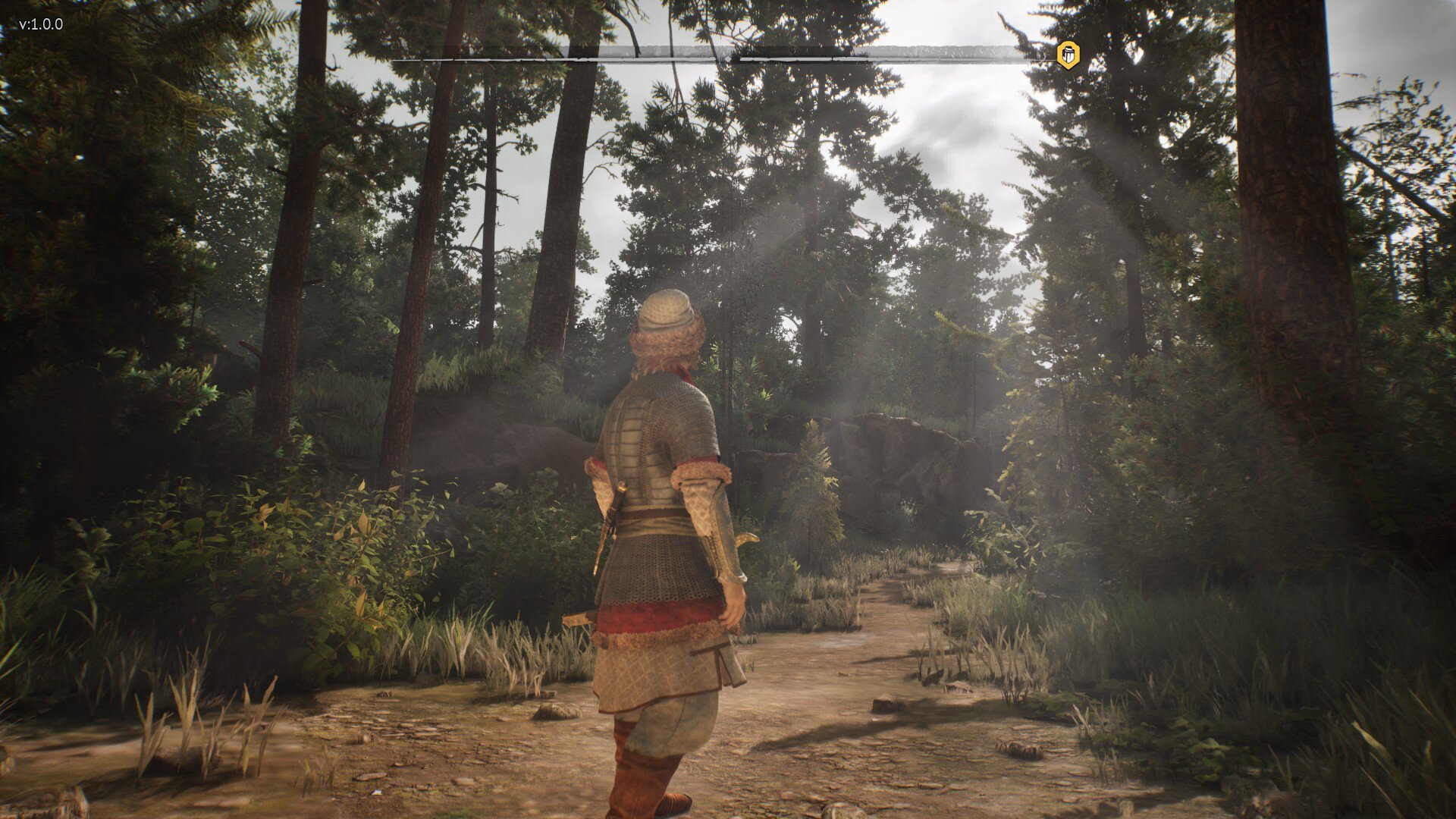This screenshot has width=1456, height=819.
Task: Click the yellow hexagonal objective marker icon
Action: coord(1068,55)
